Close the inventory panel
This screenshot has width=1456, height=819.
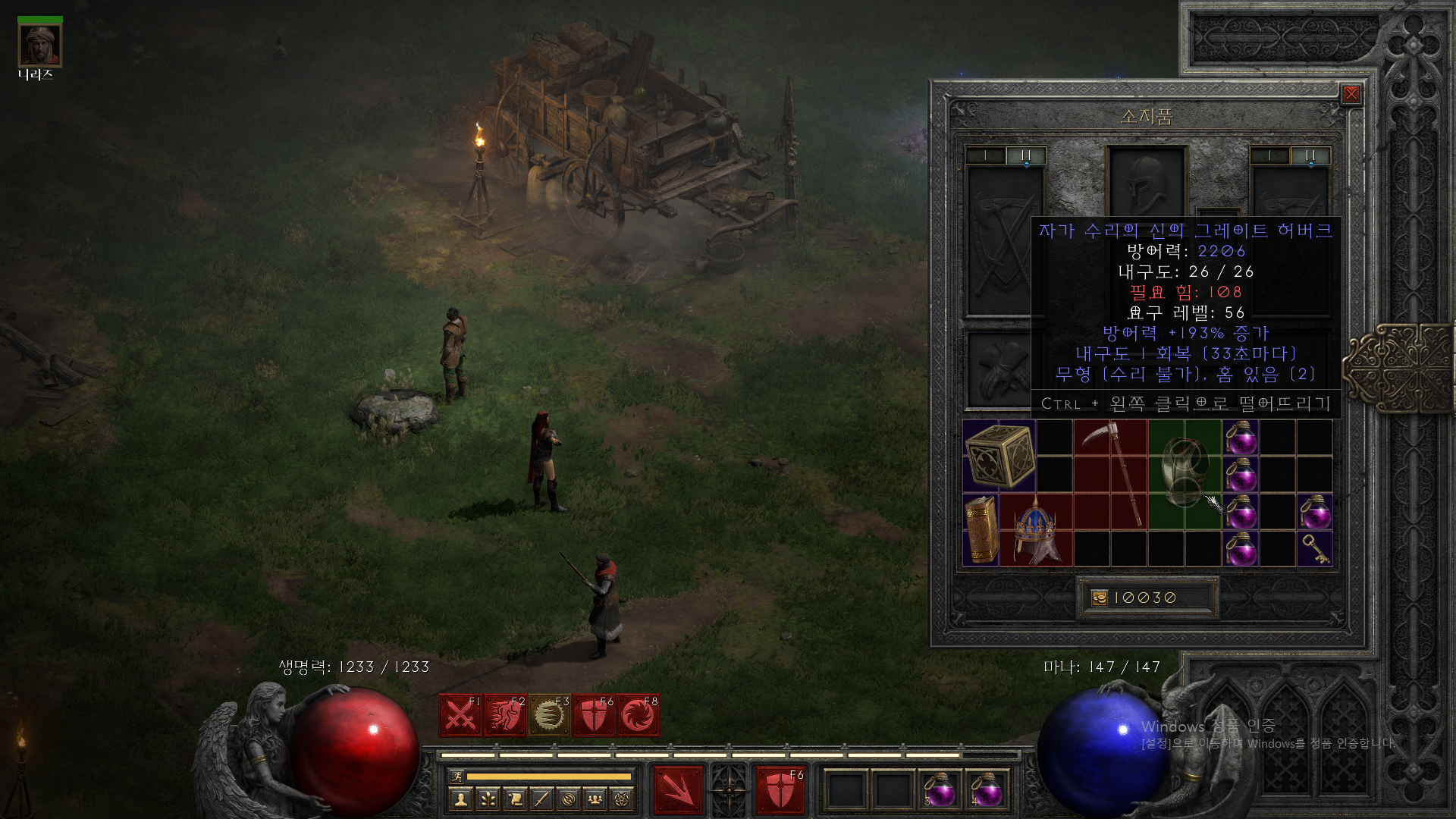click(1351, 94)
